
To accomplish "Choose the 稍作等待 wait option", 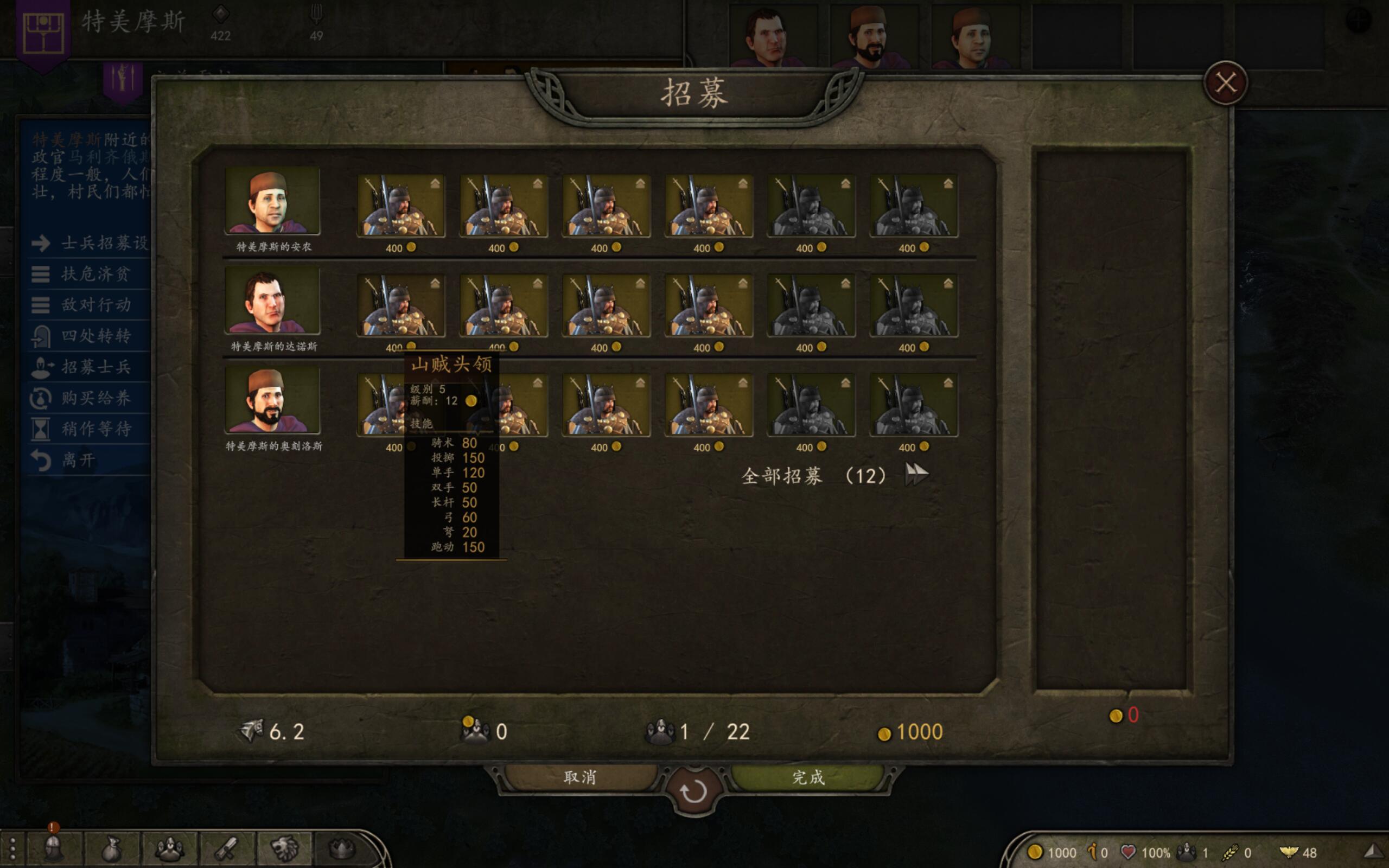I will coord(95,429).
